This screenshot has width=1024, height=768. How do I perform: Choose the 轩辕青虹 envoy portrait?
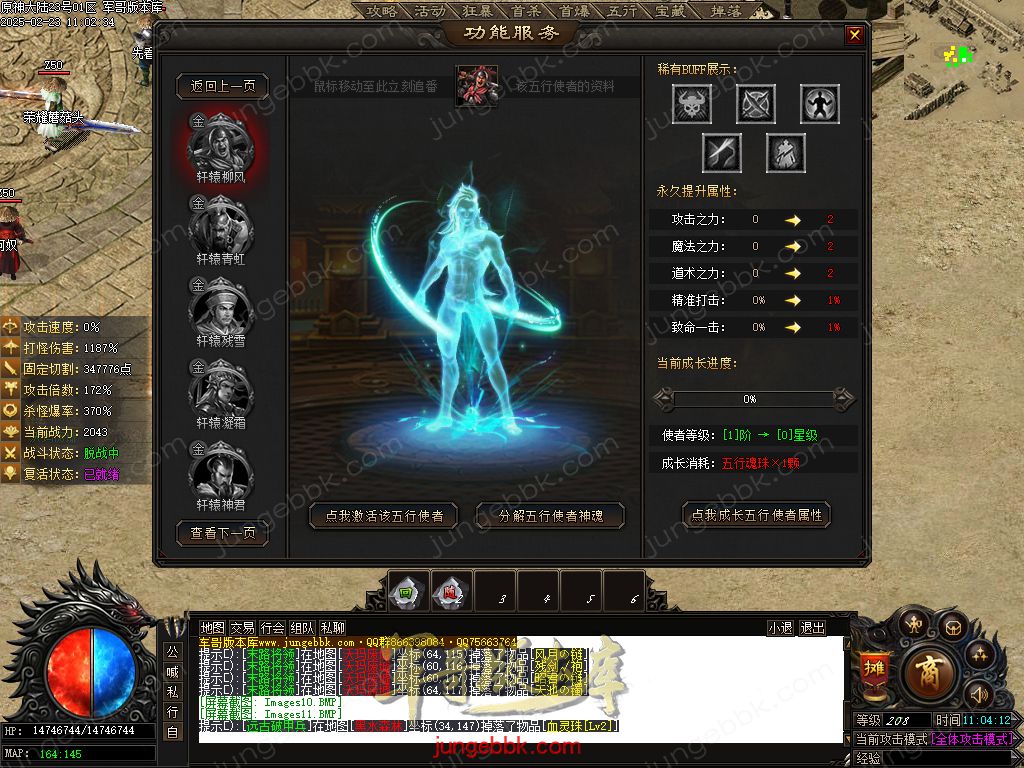click(x=220, y=227)
